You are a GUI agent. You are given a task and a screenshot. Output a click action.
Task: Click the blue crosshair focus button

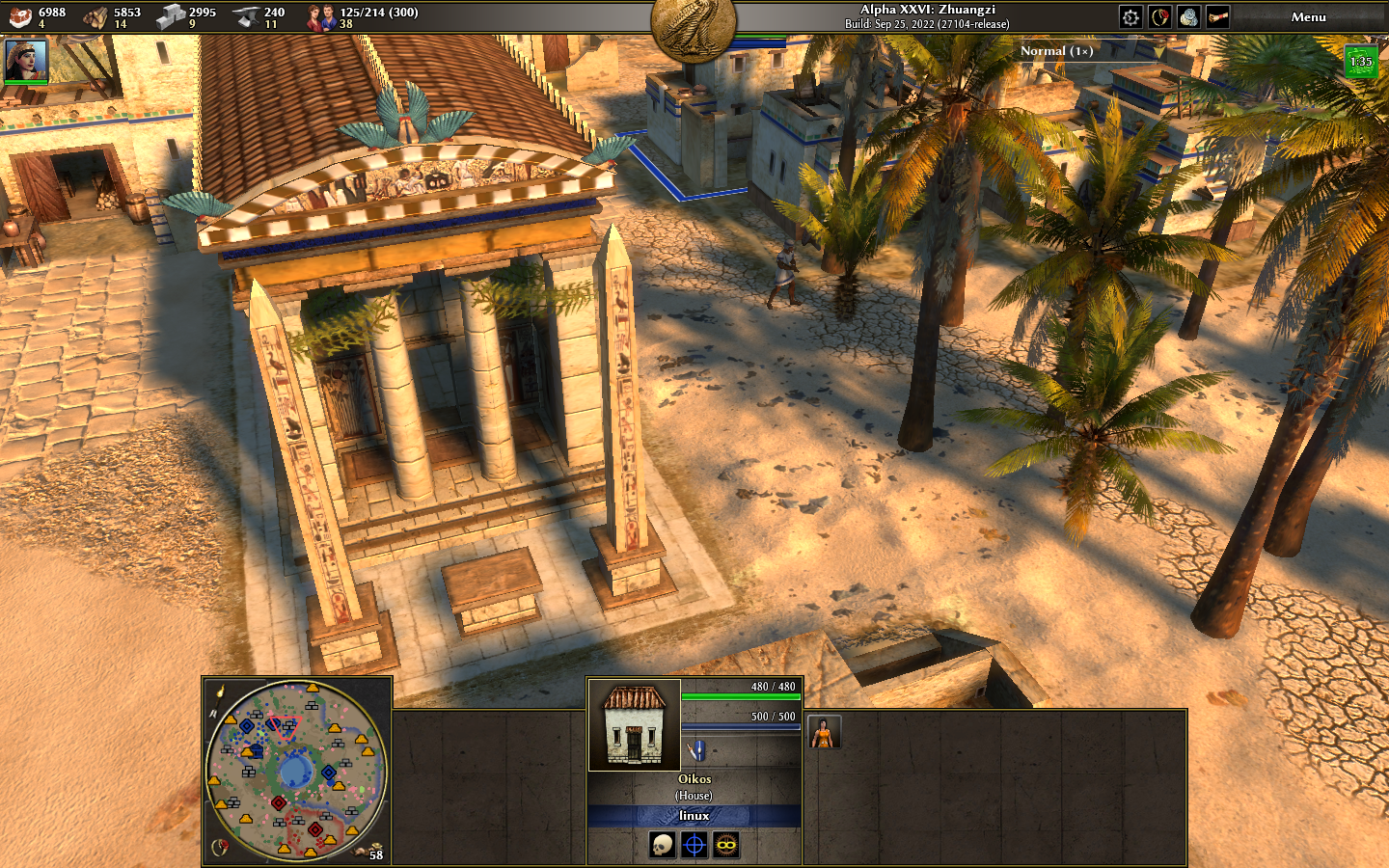[694, 846]
